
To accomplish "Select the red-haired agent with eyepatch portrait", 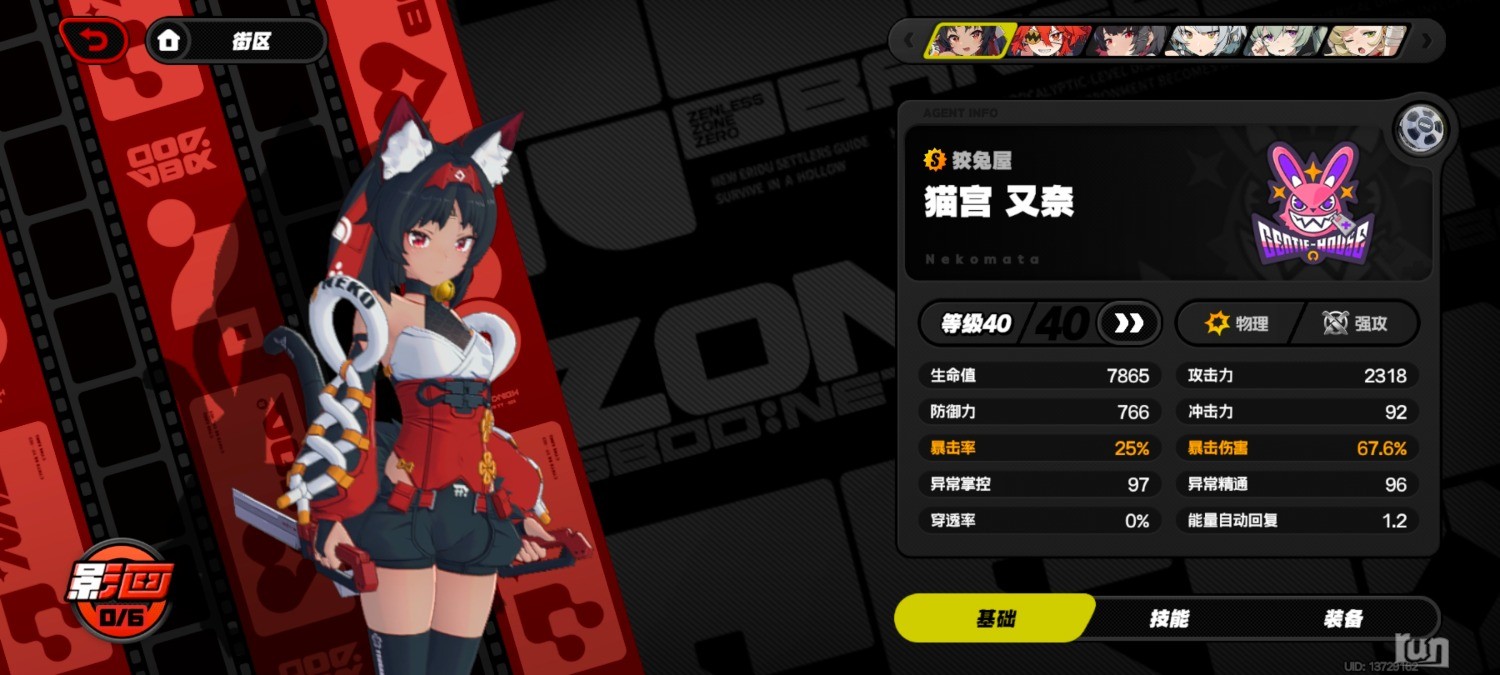I will (1048, 41).
